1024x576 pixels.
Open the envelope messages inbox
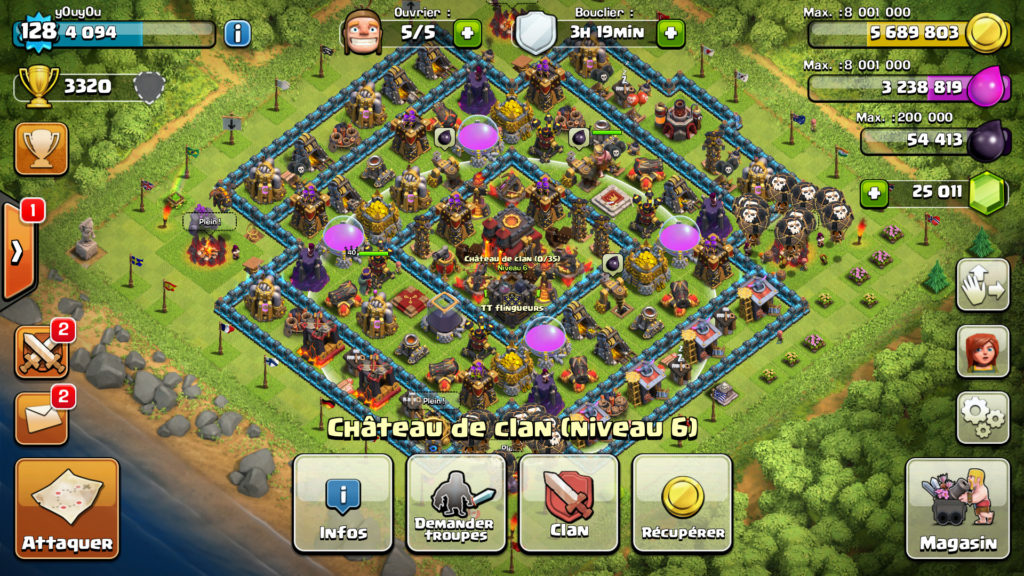[41, 417]
